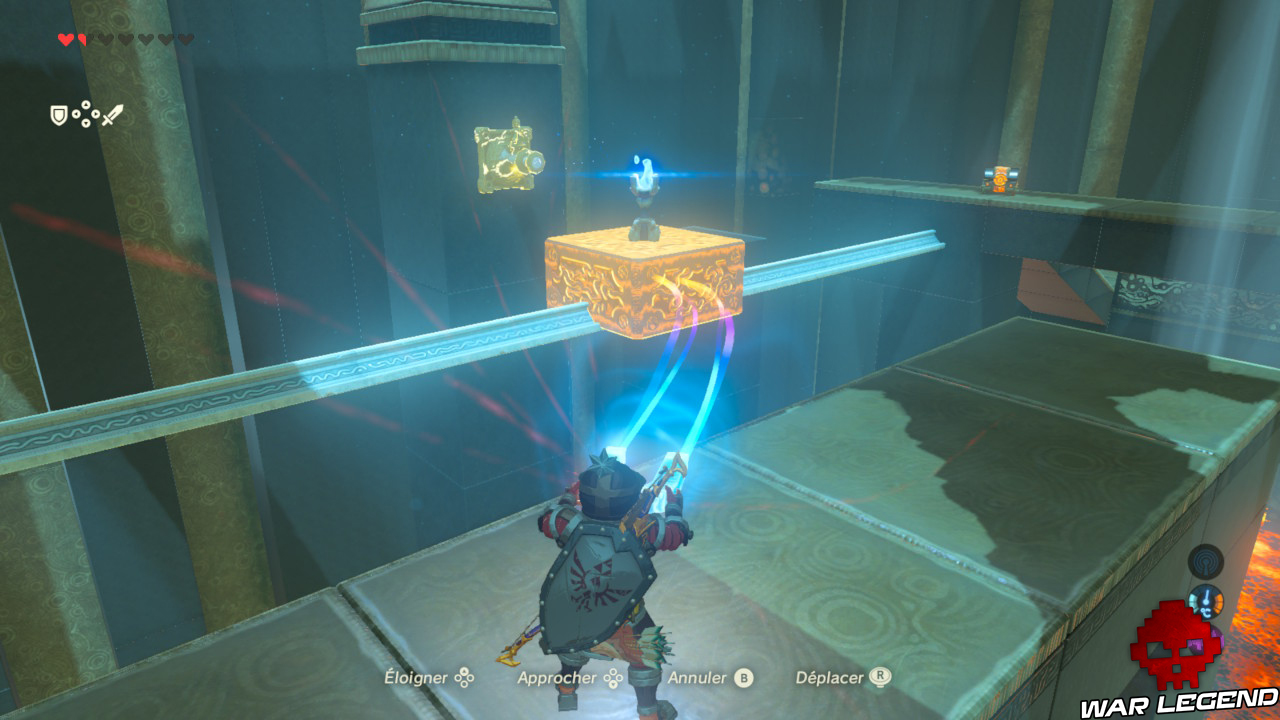The width and height of the screenshot is (1280, 720).
Task: Select the sword icon in the HUD
Action: [112, 114]
